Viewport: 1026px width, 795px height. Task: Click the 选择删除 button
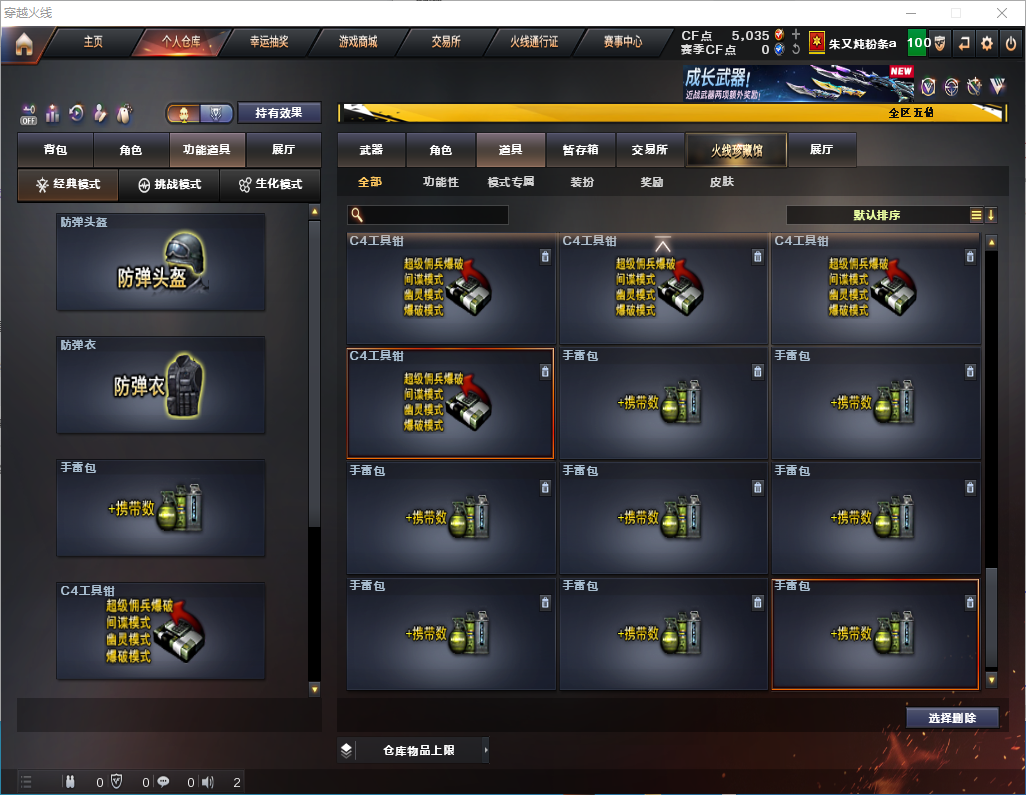pos(952,718)
